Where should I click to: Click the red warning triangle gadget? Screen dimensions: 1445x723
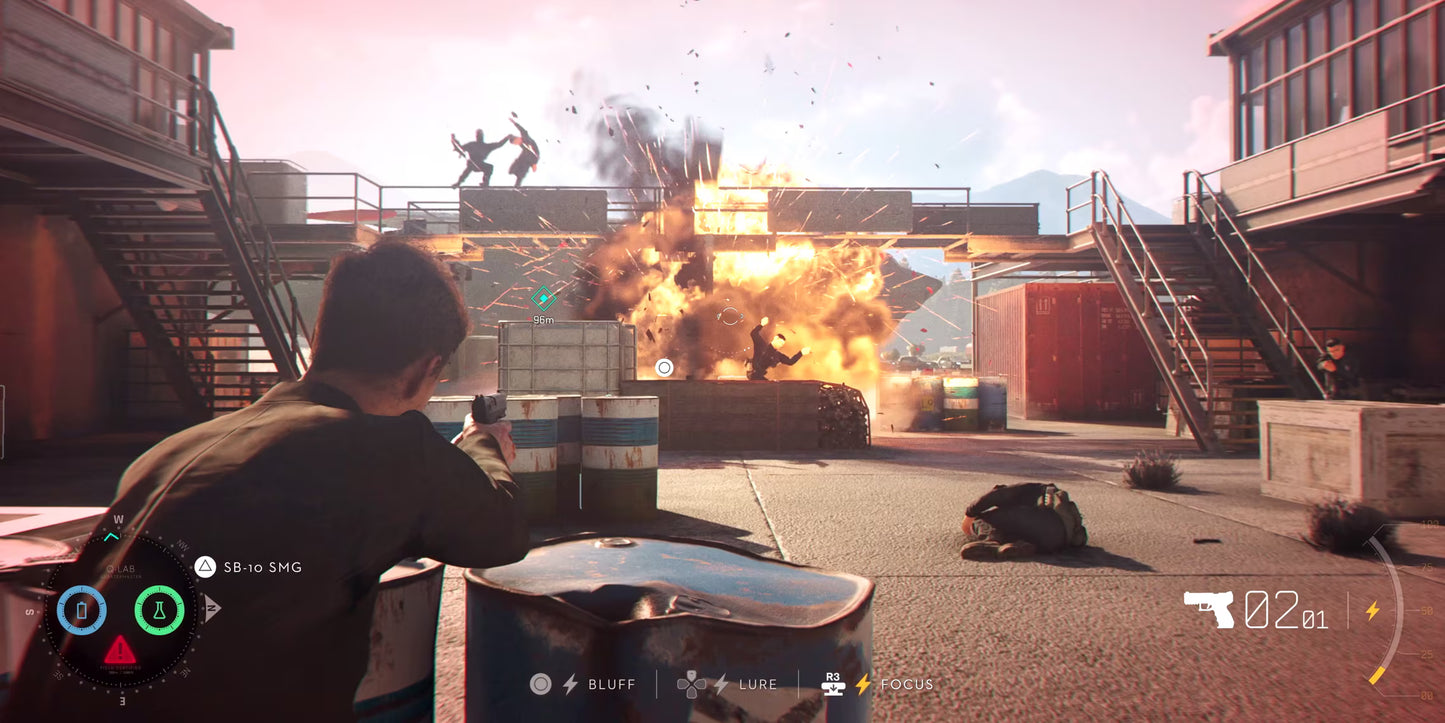[121, 651]
